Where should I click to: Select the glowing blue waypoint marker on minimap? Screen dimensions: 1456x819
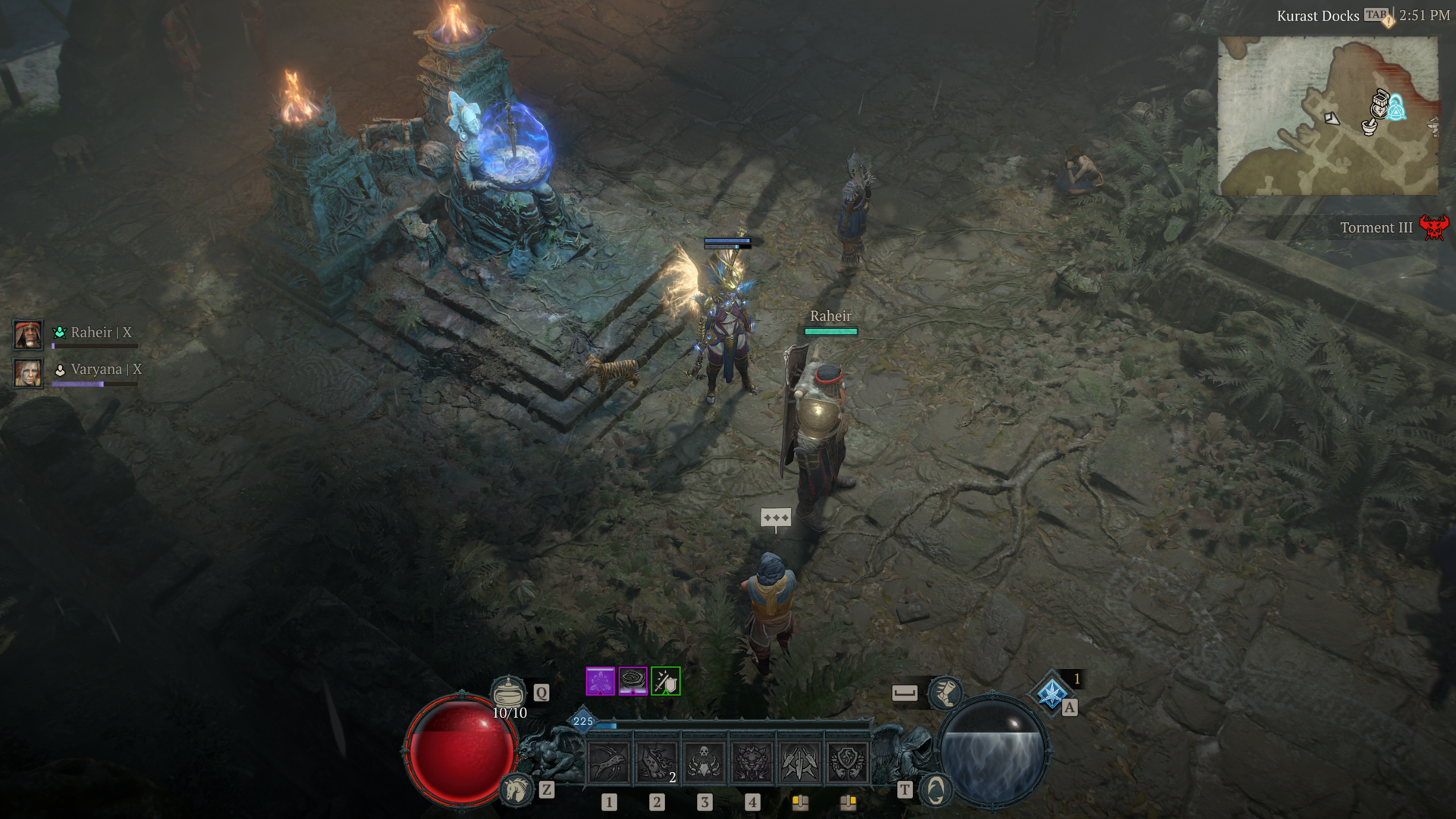(x=1396, y=108)
